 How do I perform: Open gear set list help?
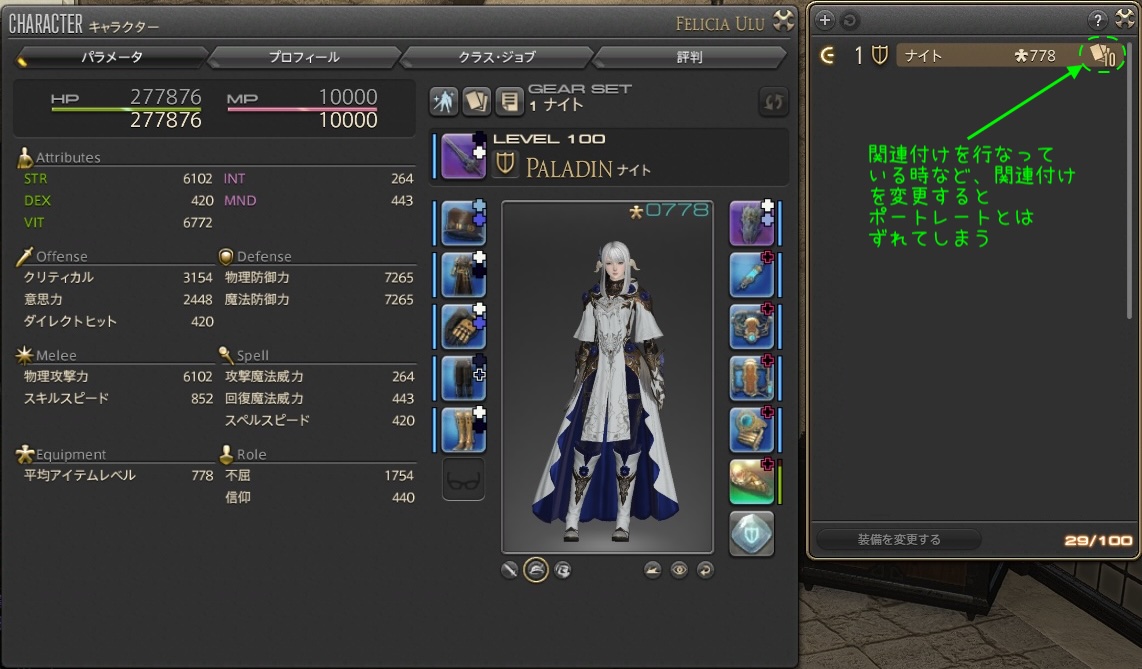click(1098, 20)
